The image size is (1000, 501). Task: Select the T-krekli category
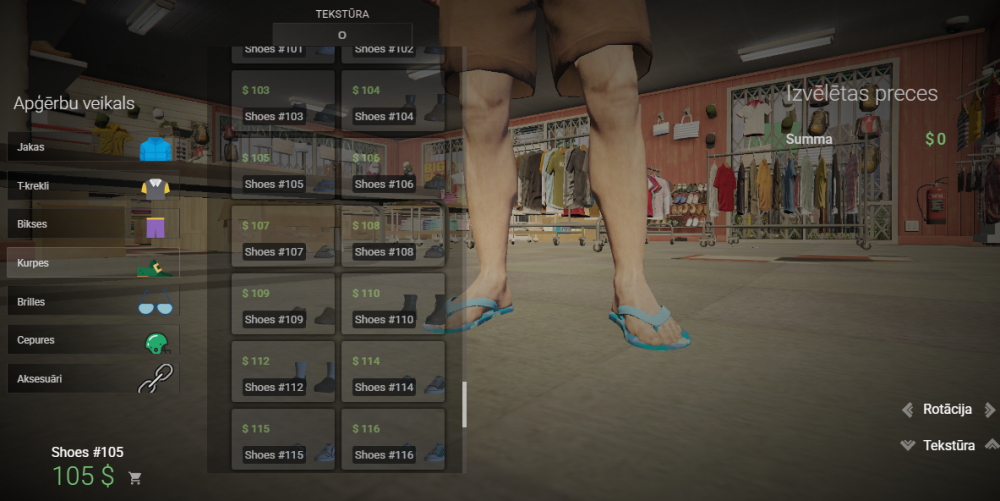coord(93,186)
